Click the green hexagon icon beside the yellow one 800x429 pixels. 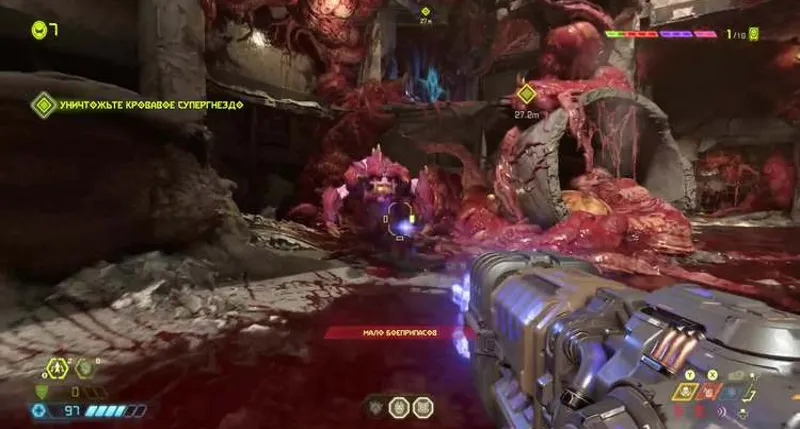click(85, 368)
